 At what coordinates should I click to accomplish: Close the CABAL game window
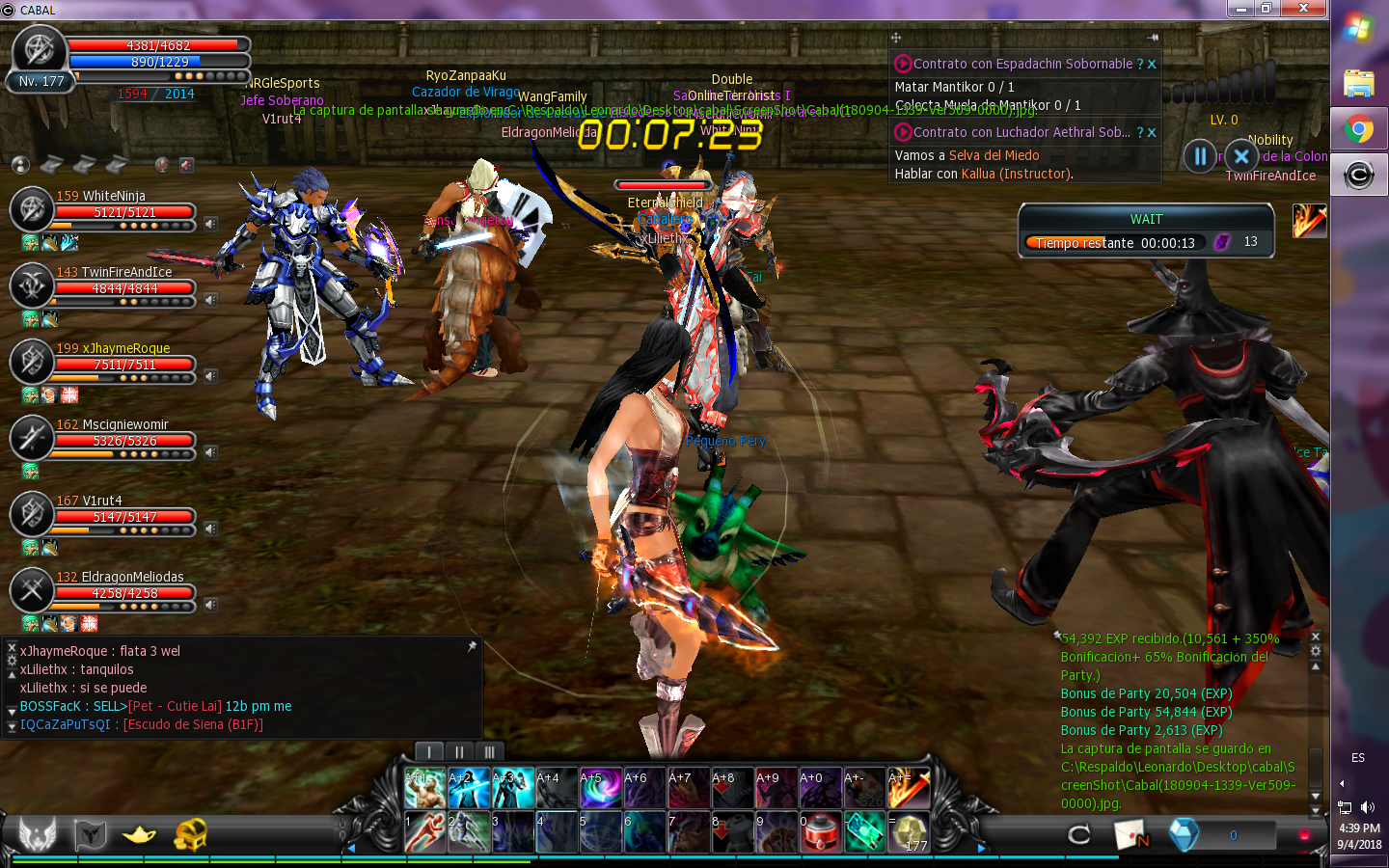point(1303,9)
